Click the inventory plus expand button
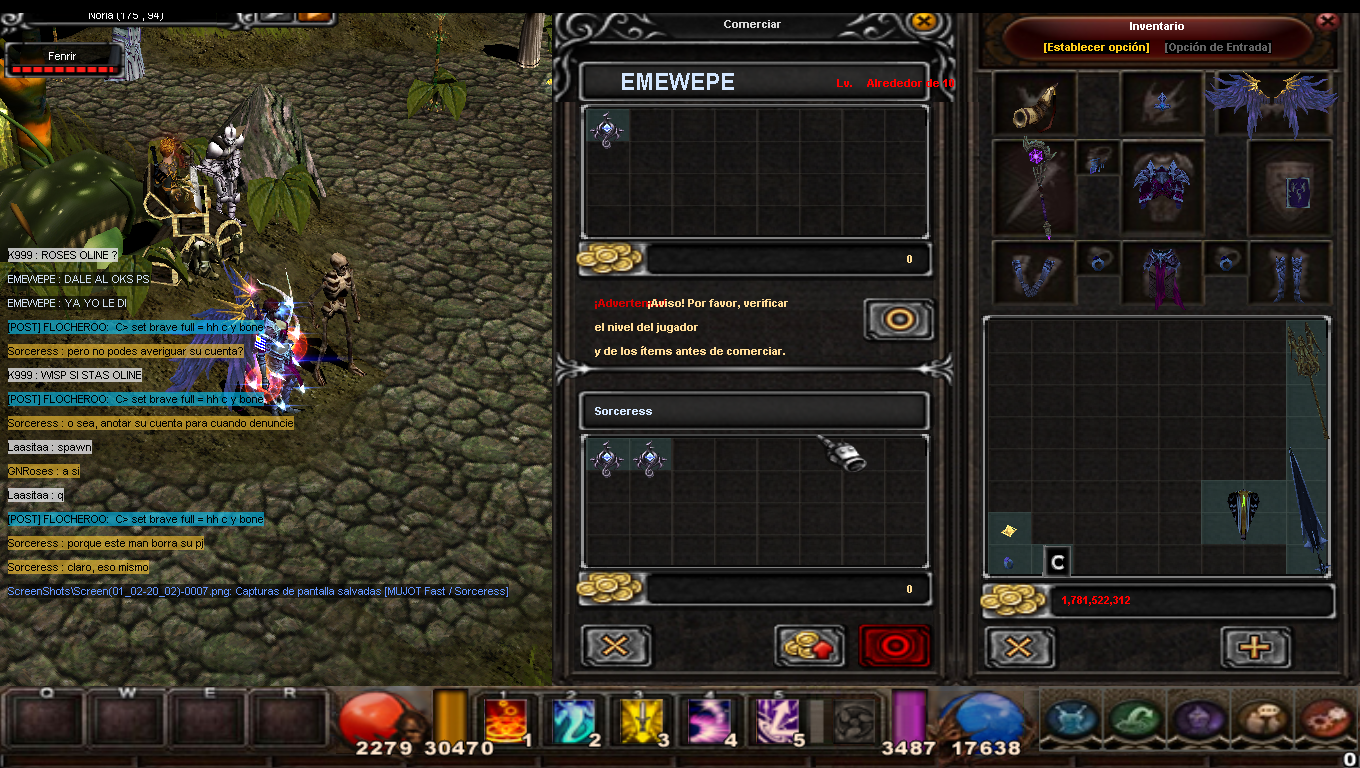 coord(1255,647)
